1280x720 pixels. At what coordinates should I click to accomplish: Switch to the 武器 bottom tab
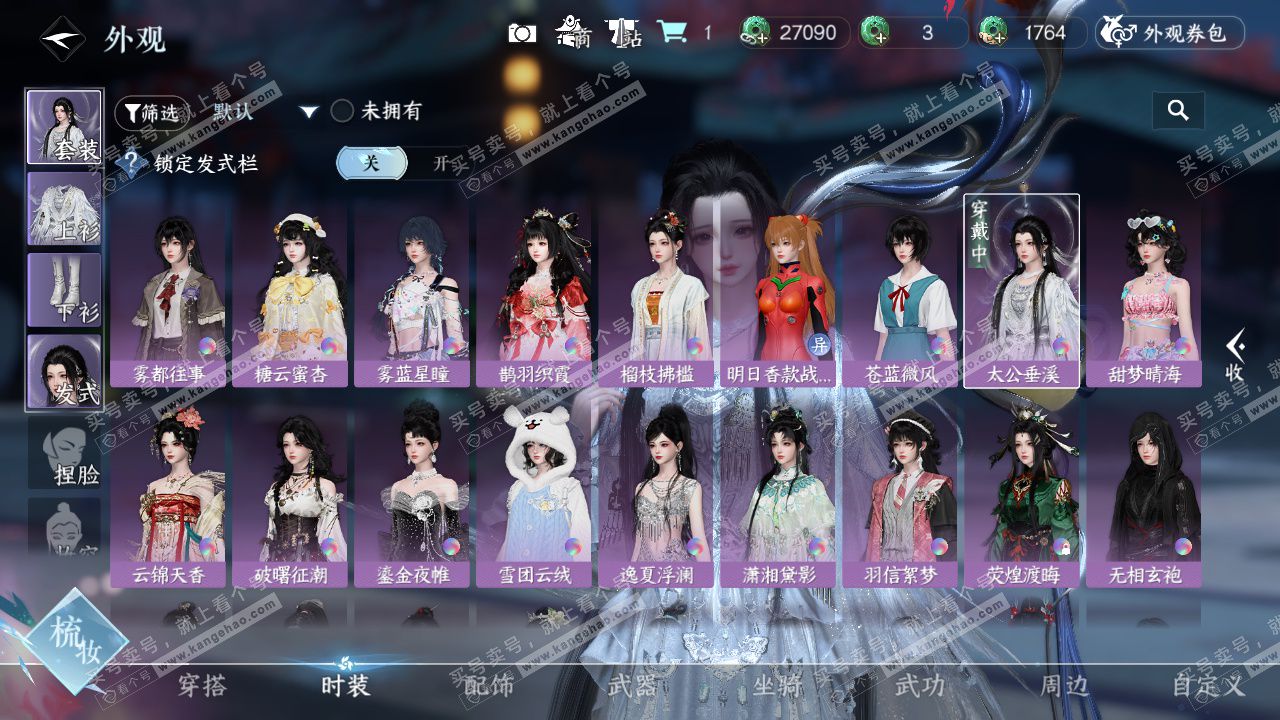click(632, 685)
